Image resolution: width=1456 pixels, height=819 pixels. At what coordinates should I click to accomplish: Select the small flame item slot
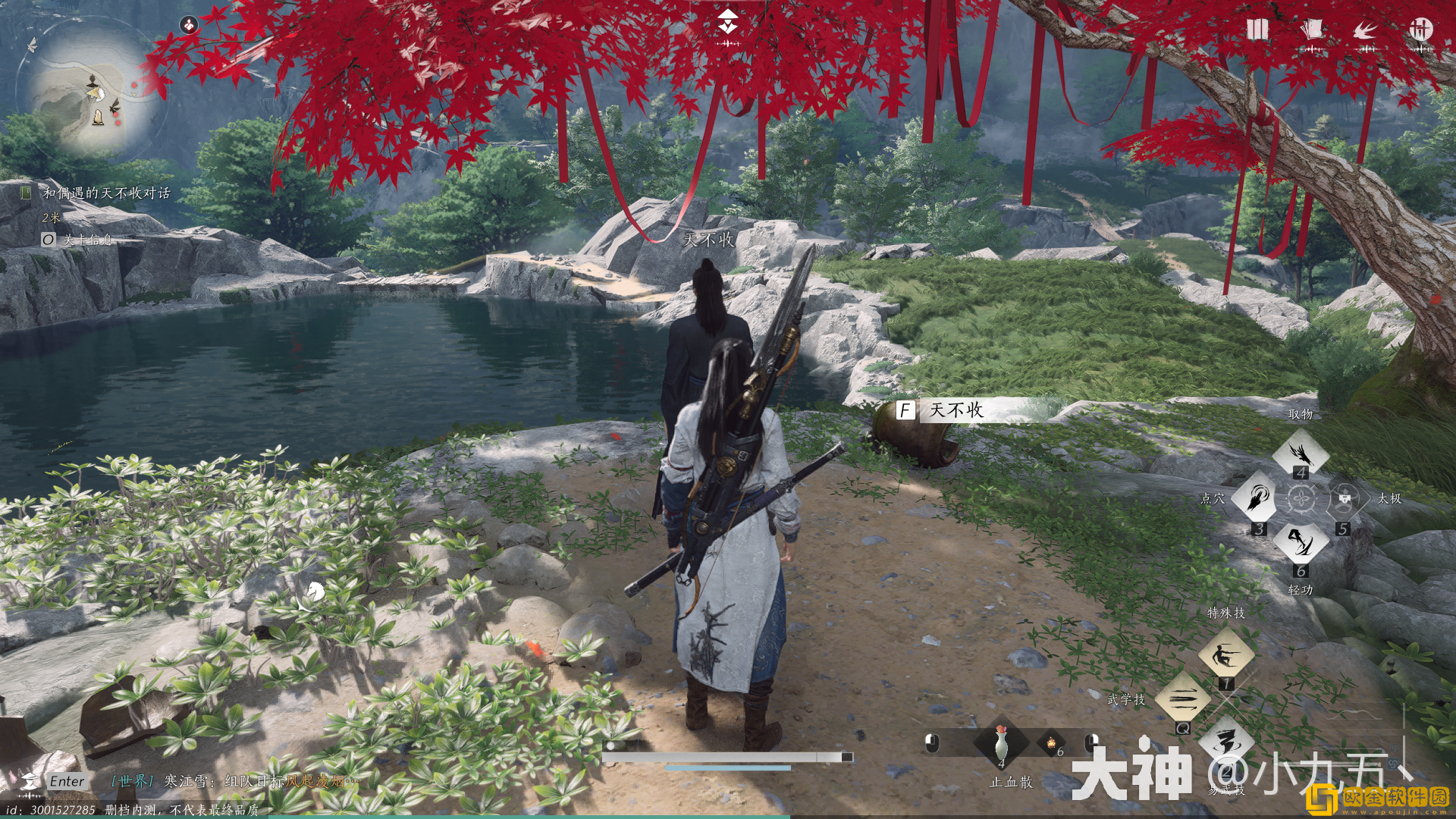(1051, 743)
